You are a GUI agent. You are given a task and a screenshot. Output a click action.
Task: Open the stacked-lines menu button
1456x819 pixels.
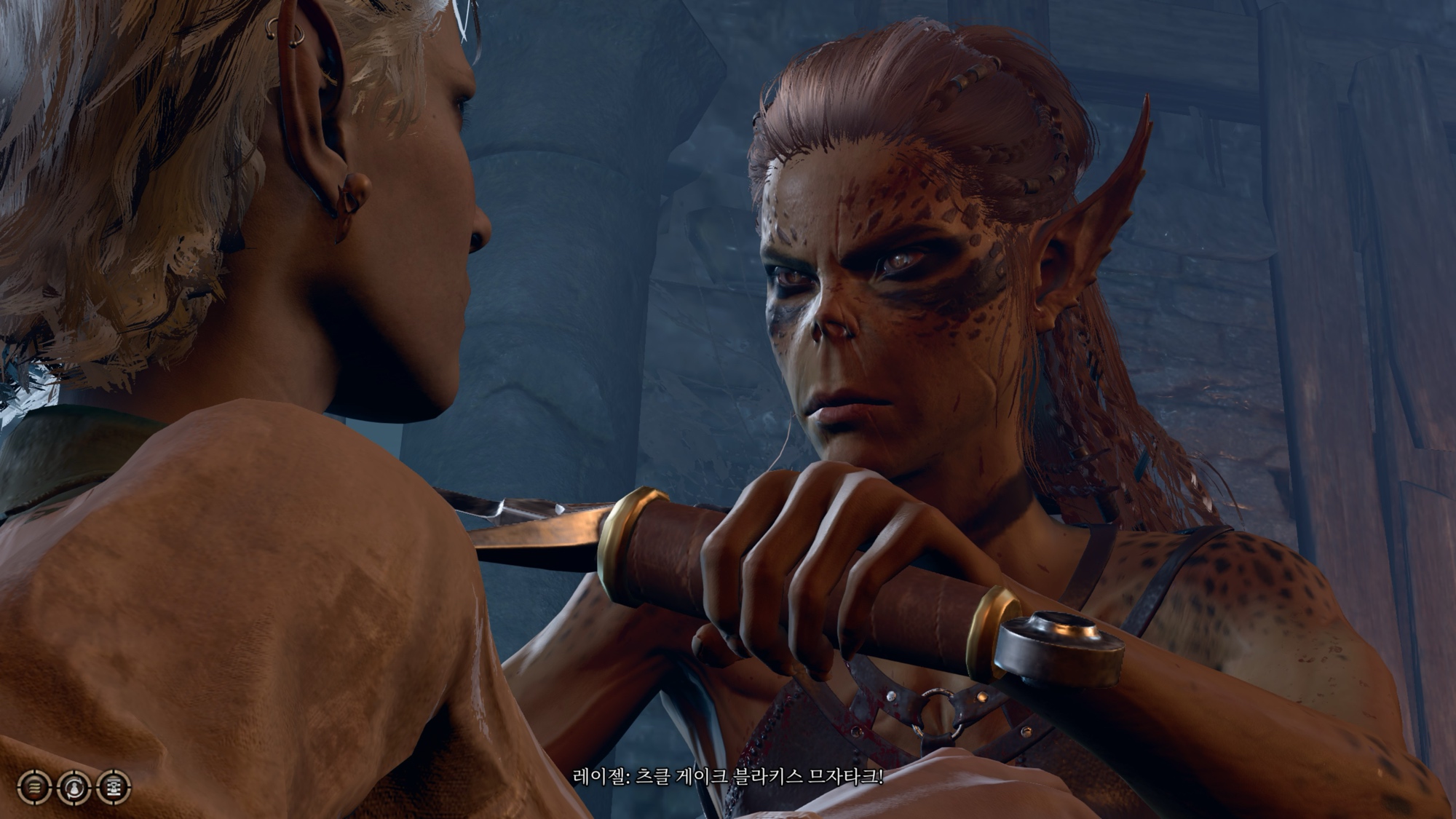coord(33,787)
